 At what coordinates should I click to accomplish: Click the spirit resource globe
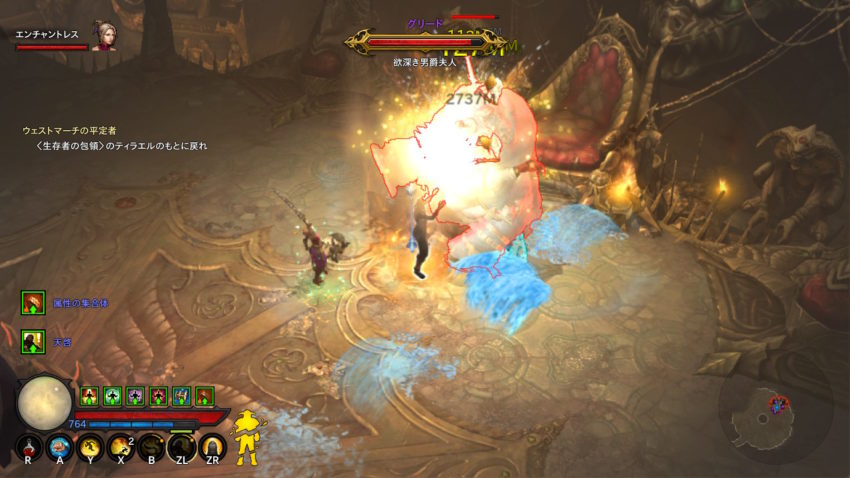pyautogui.click(x=44, y=402)
